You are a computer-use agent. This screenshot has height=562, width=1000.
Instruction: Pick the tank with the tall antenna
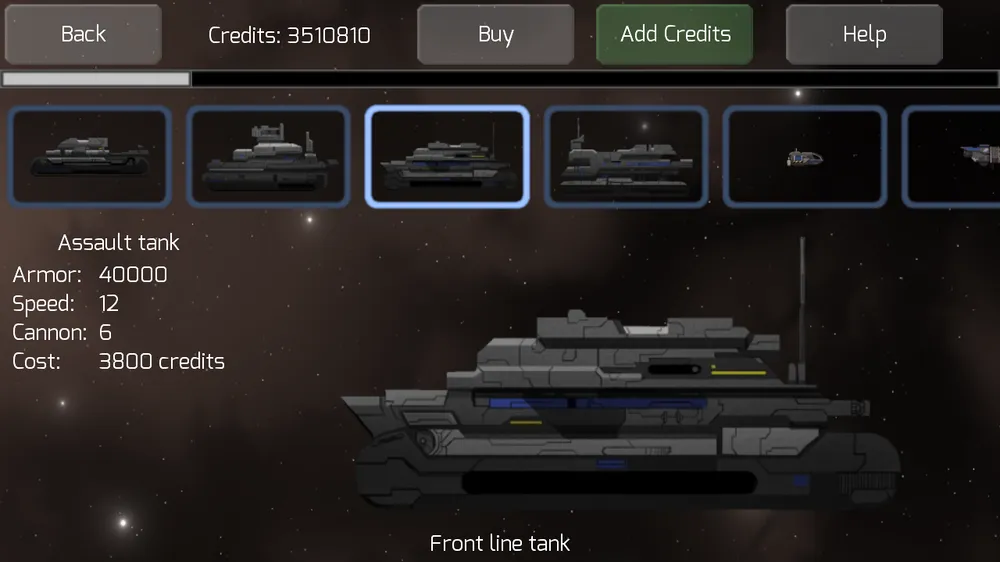(x=626, y=156)
